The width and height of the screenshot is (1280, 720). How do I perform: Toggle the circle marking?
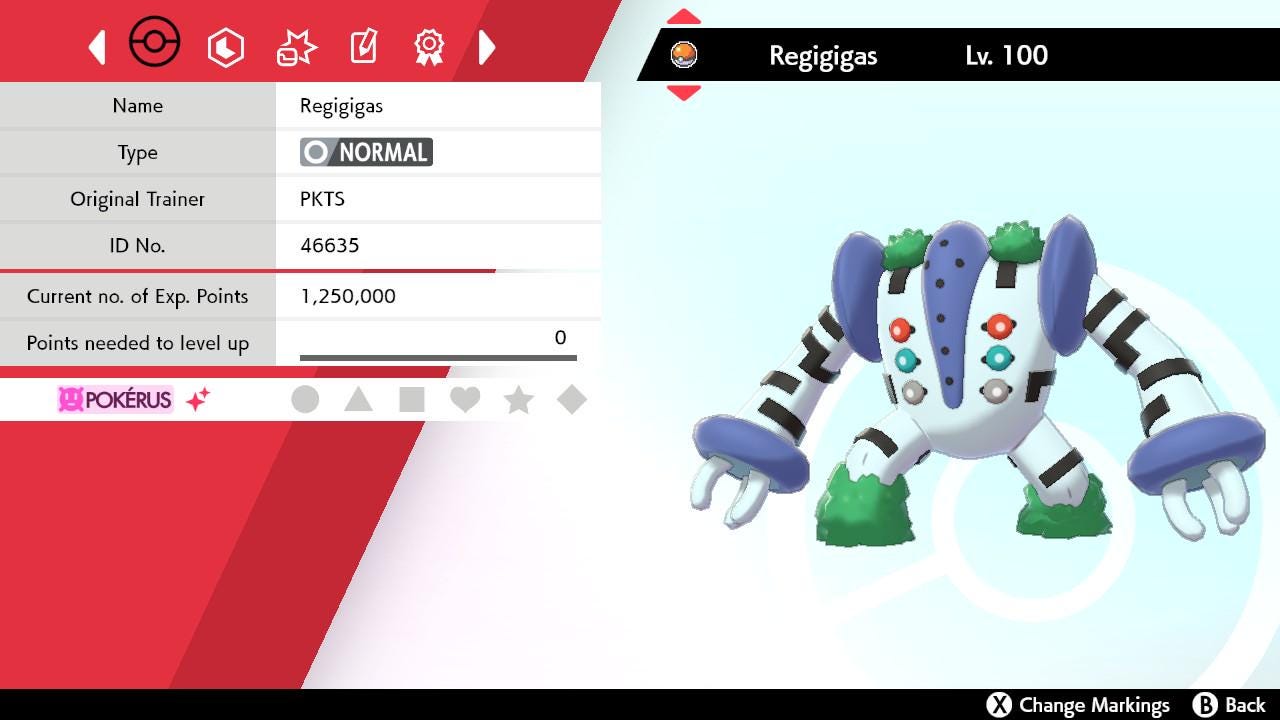click(305, 400)
